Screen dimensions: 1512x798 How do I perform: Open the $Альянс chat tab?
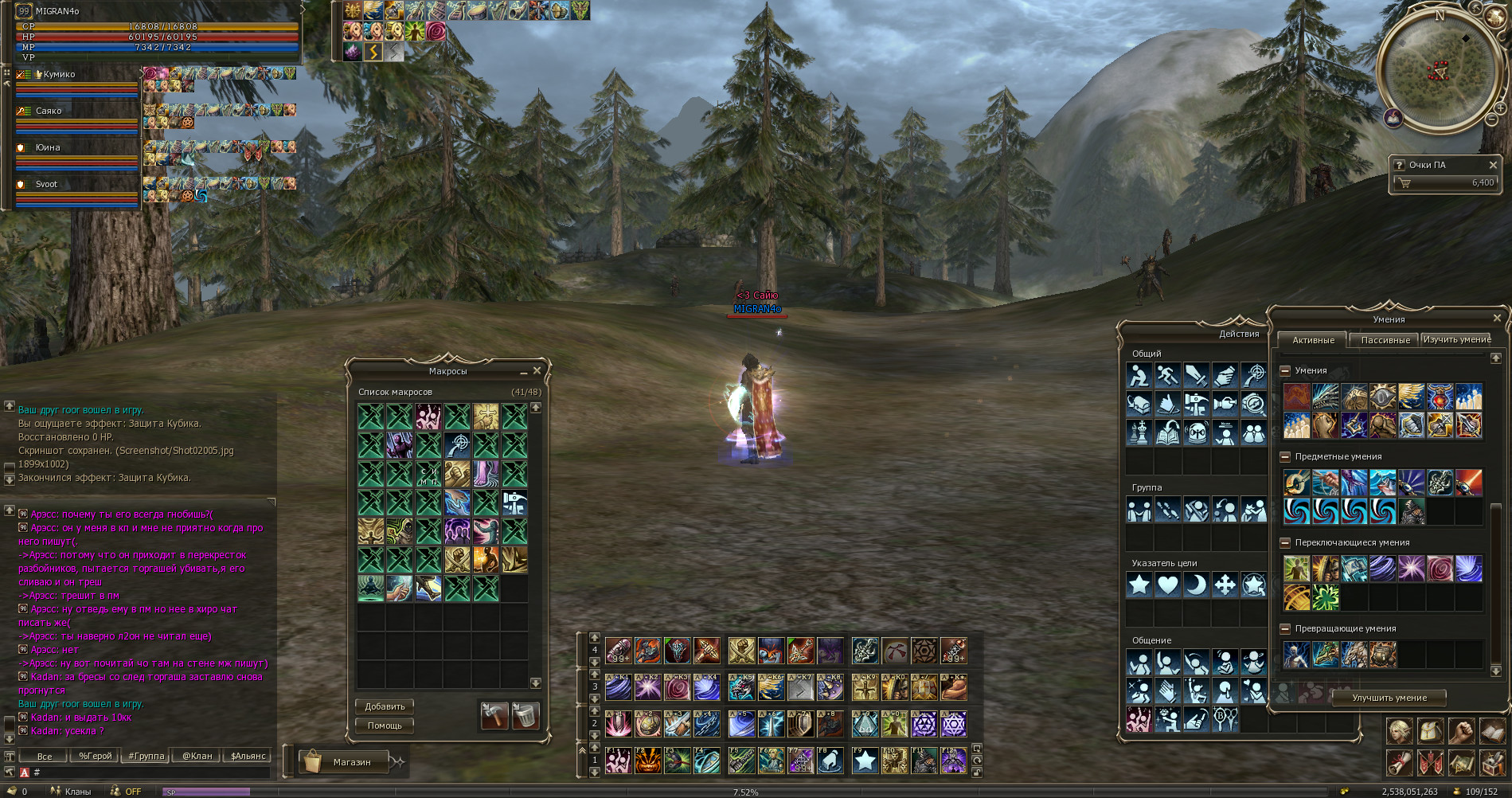[248, 756]
